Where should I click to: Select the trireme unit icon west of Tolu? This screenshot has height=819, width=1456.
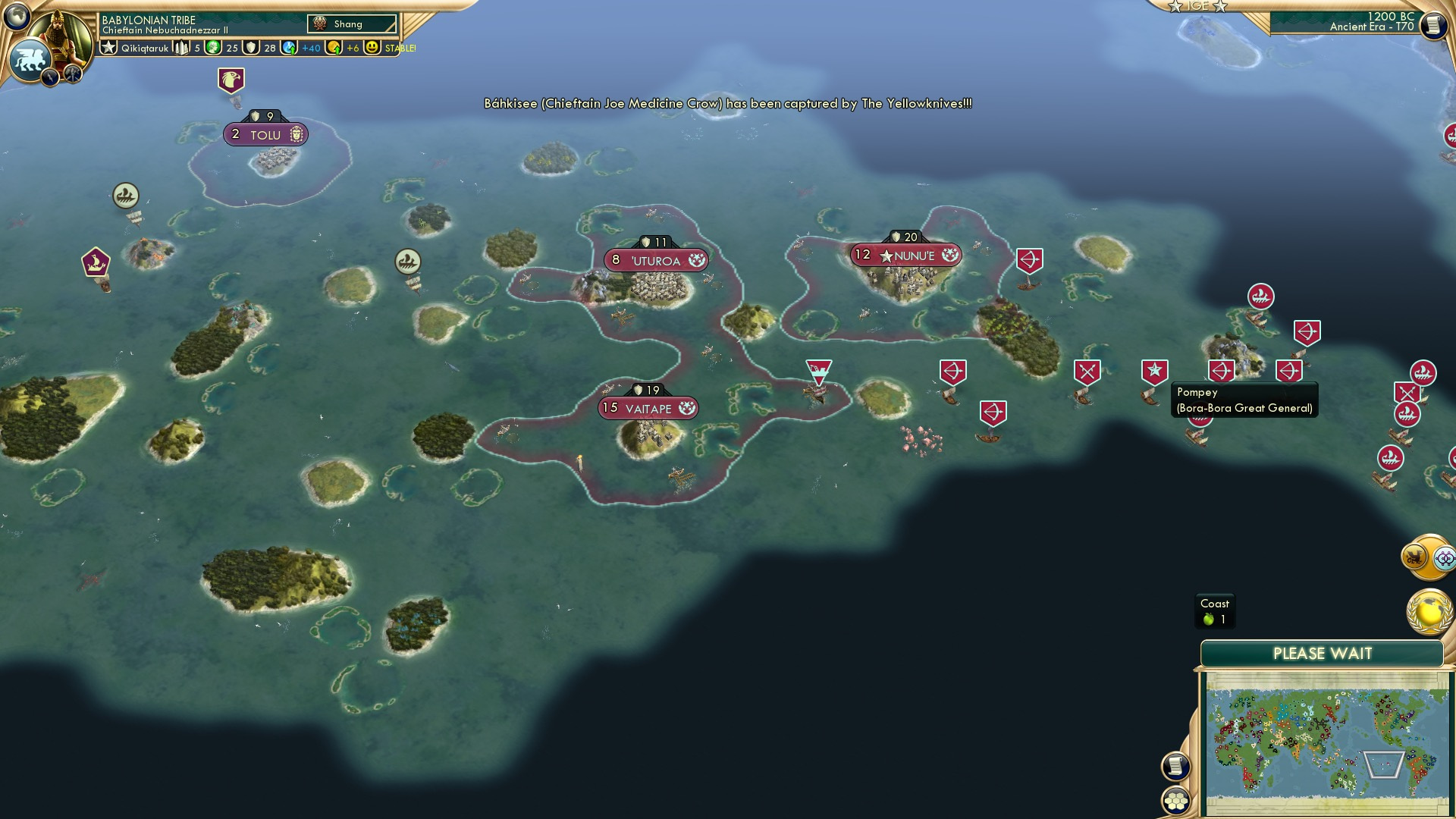tap(125, 196)
